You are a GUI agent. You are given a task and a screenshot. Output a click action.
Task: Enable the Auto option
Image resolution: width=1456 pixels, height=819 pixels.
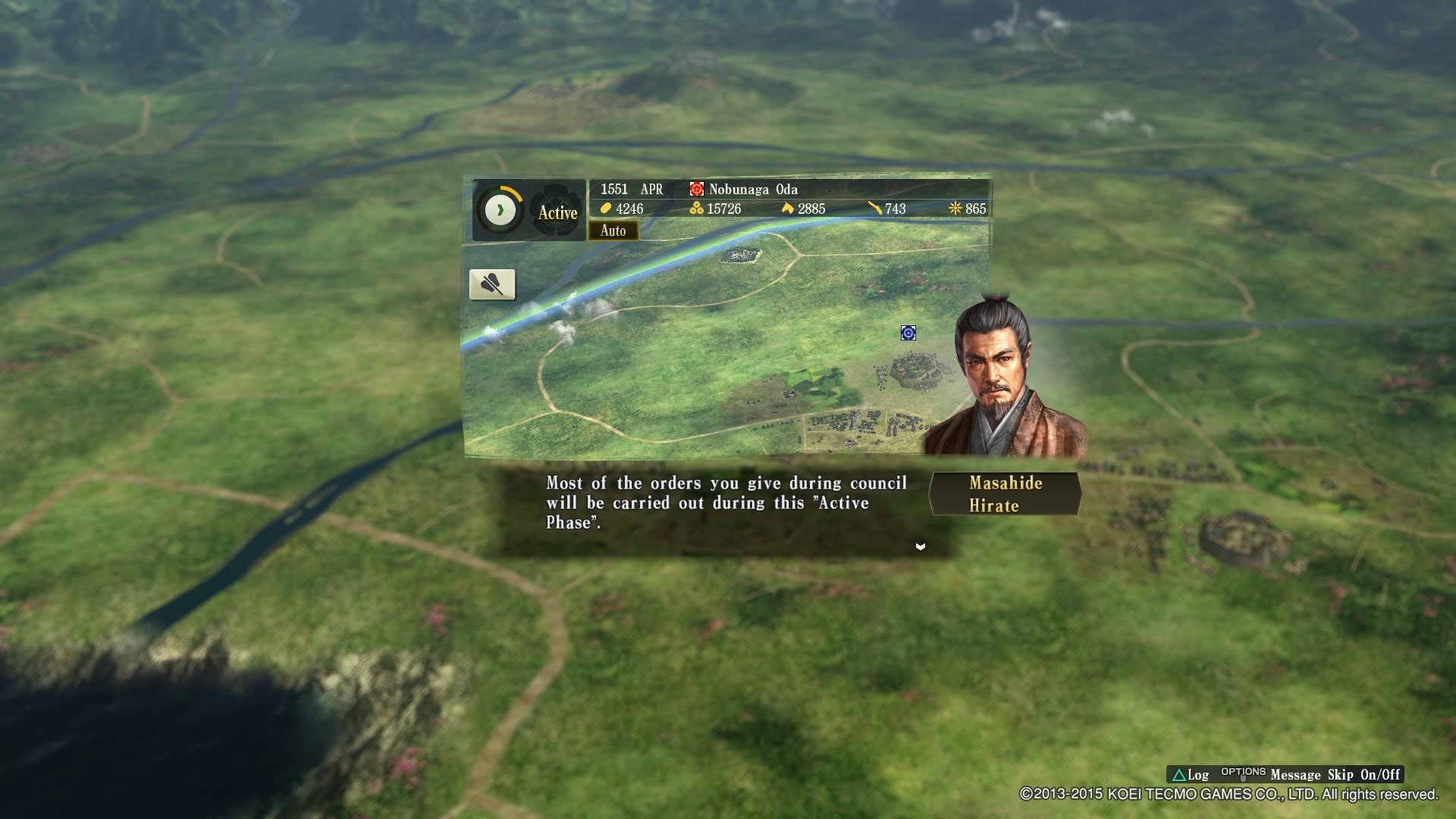[x=614, y=231]
